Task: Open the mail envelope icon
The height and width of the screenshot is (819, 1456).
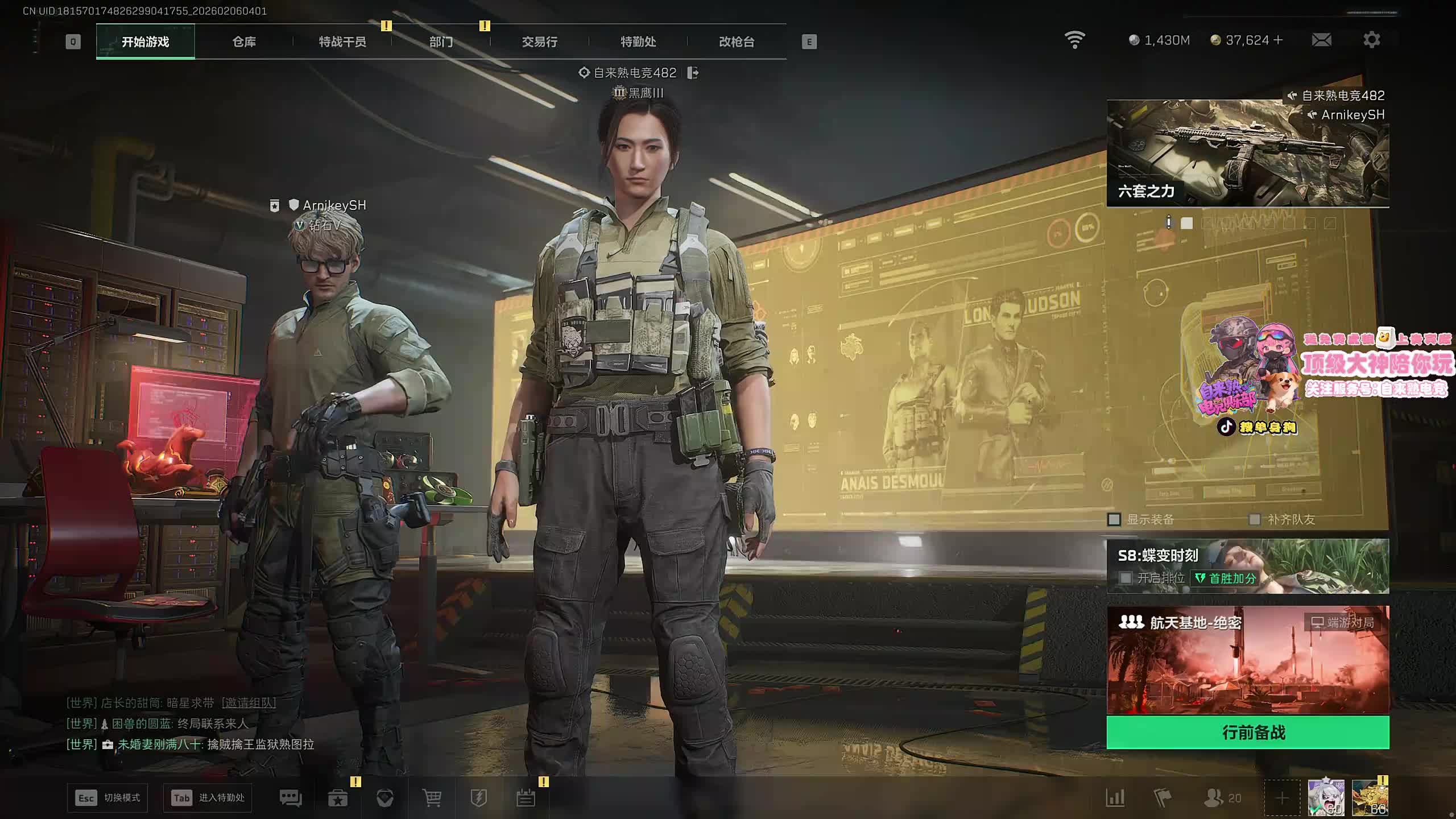Action: click(x=1321, y=40)
